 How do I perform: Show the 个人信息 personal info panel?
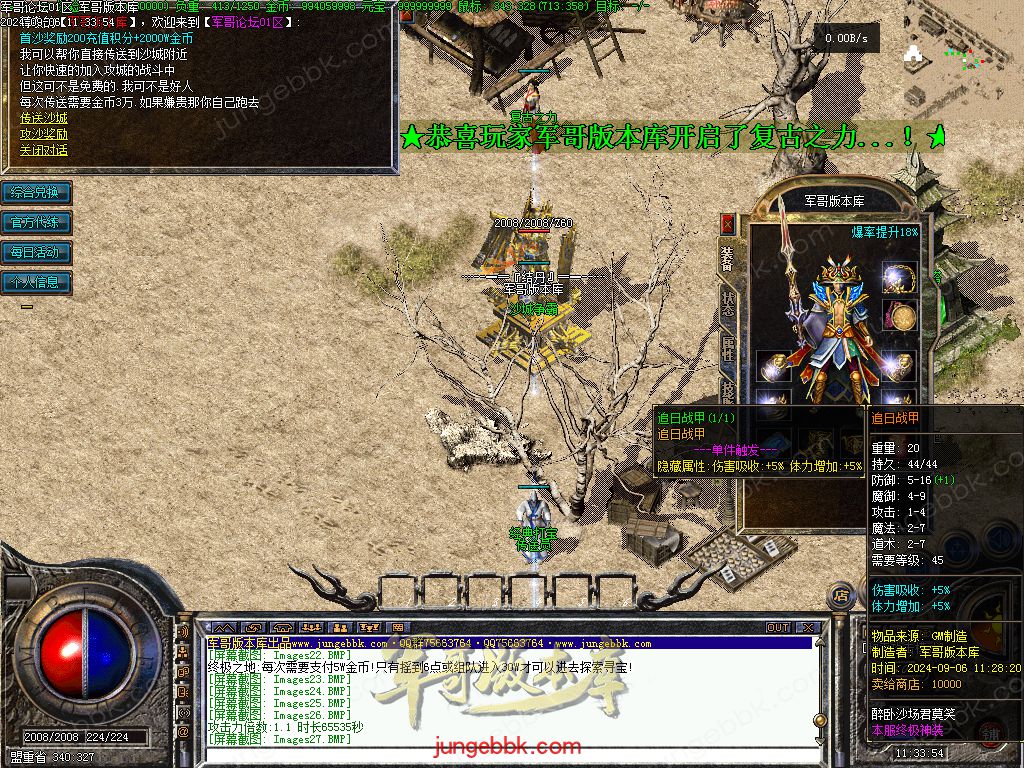[x=36, y=282]
